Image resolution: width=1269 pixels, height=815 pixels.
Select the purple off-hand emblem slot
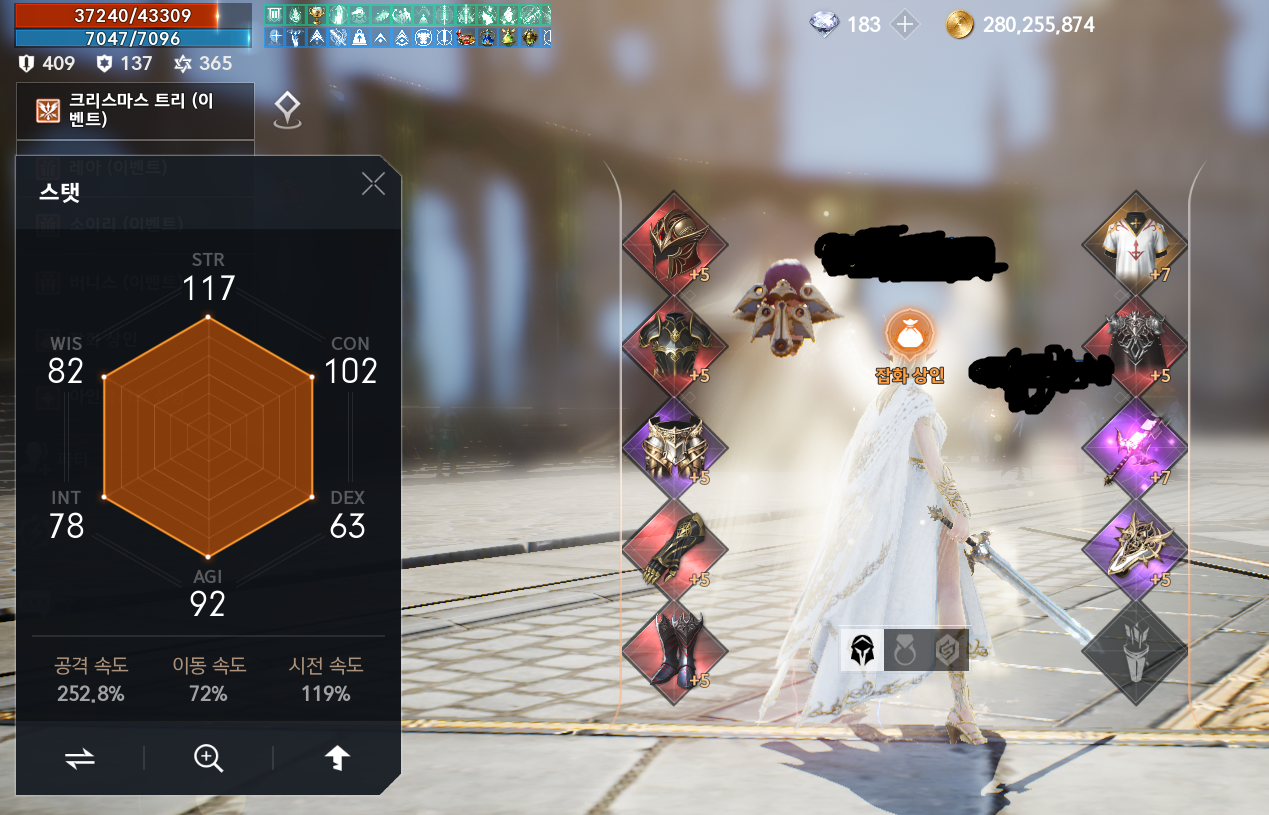[x=1134, y=548]
